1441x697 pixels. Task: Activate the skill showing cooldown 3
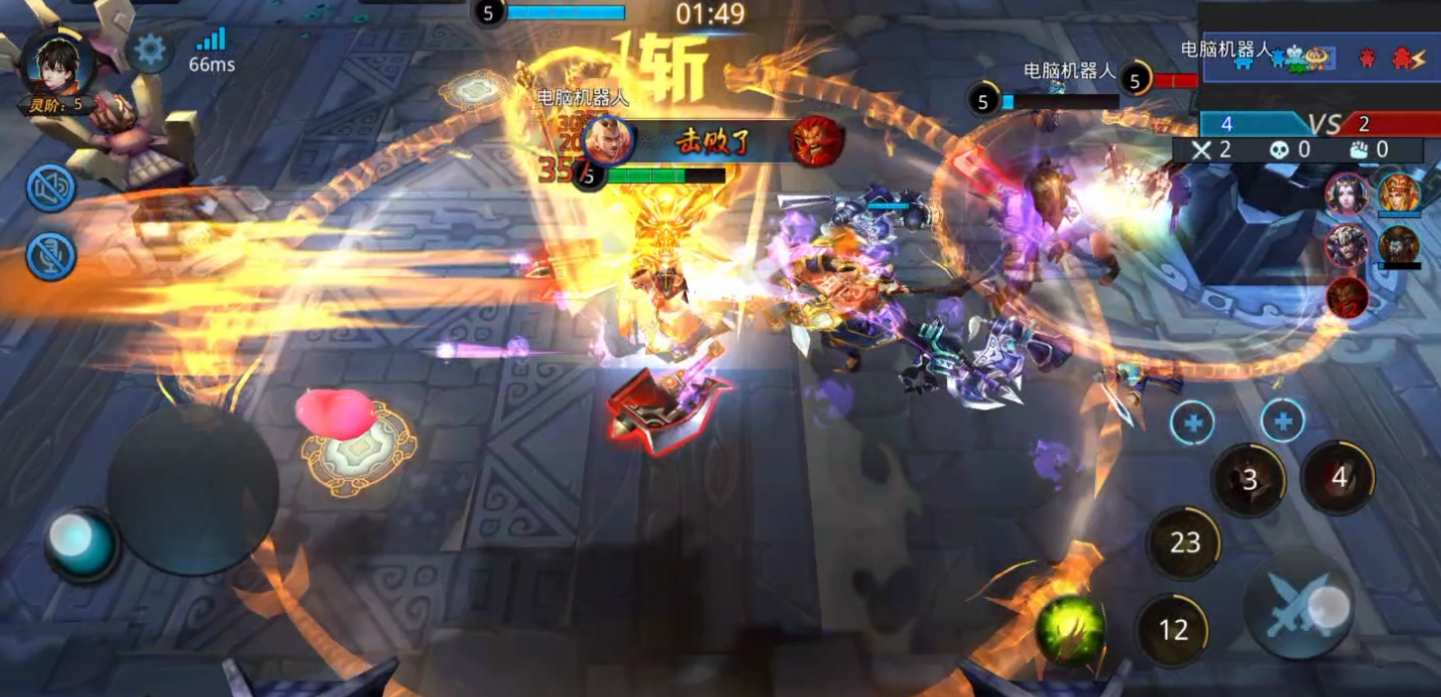1249,481
